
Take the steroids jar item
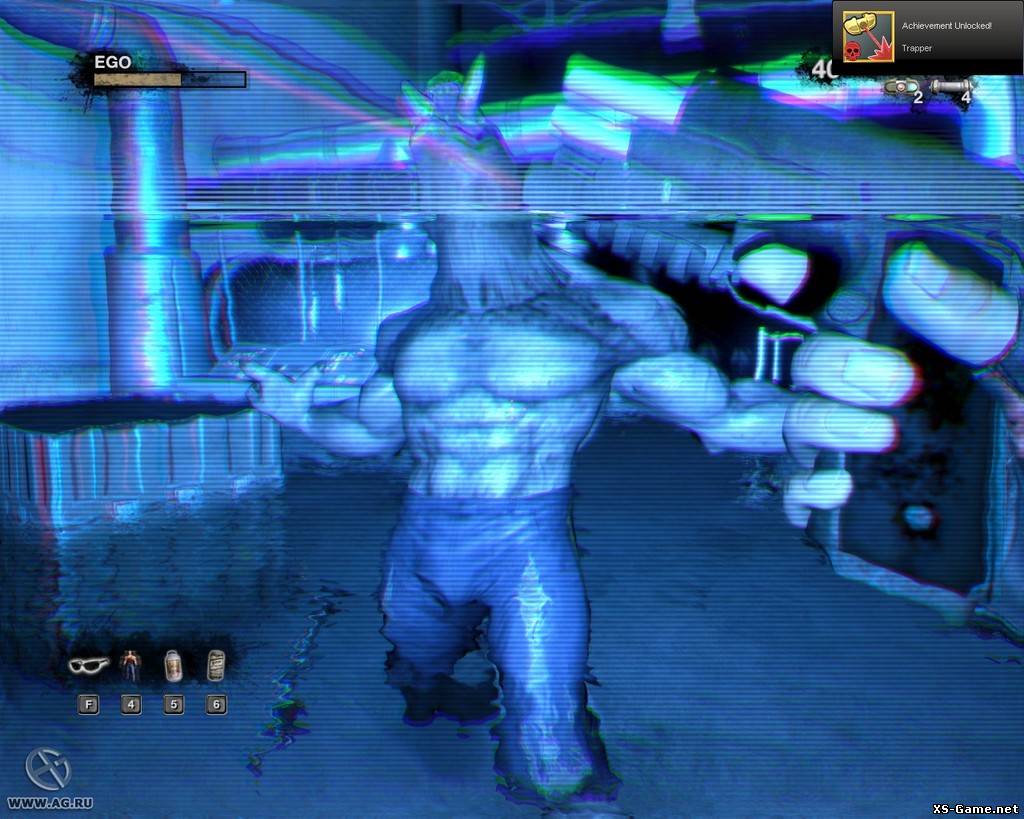tap(173, 664)
